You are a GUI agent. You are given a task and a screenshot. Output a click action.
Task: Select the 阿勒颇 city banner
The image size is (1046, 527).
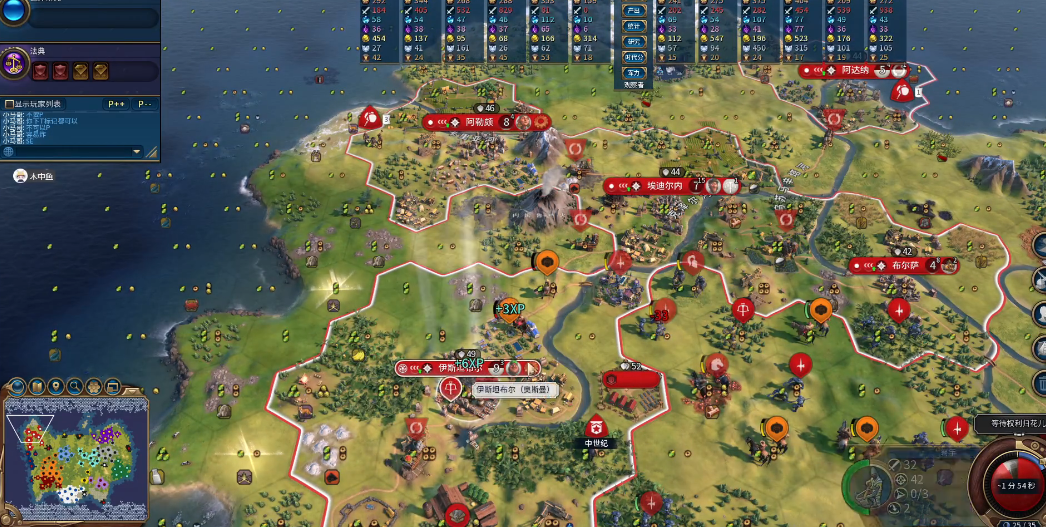(482, 122)
